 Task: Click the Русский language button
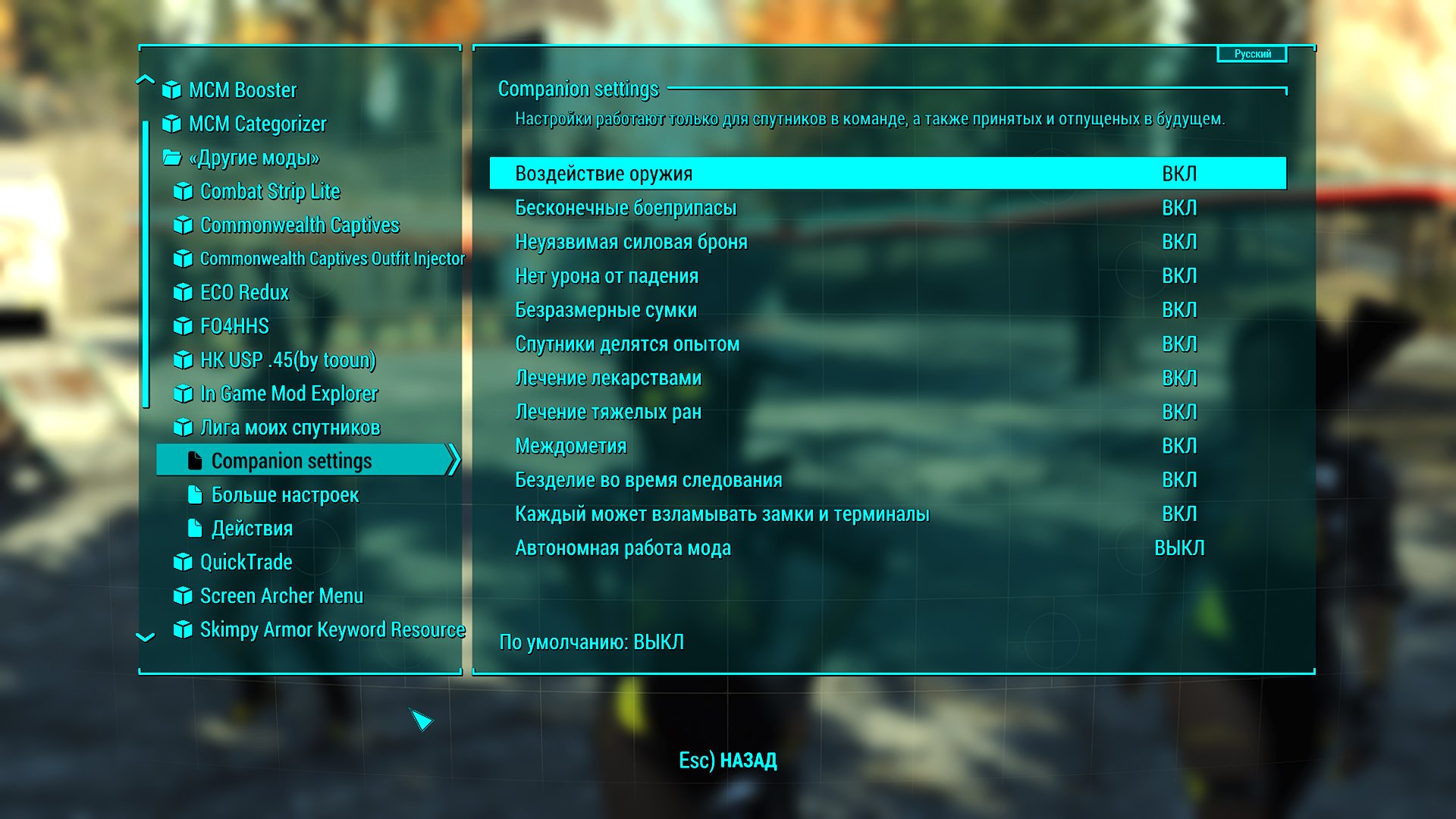pos(1253,54)
